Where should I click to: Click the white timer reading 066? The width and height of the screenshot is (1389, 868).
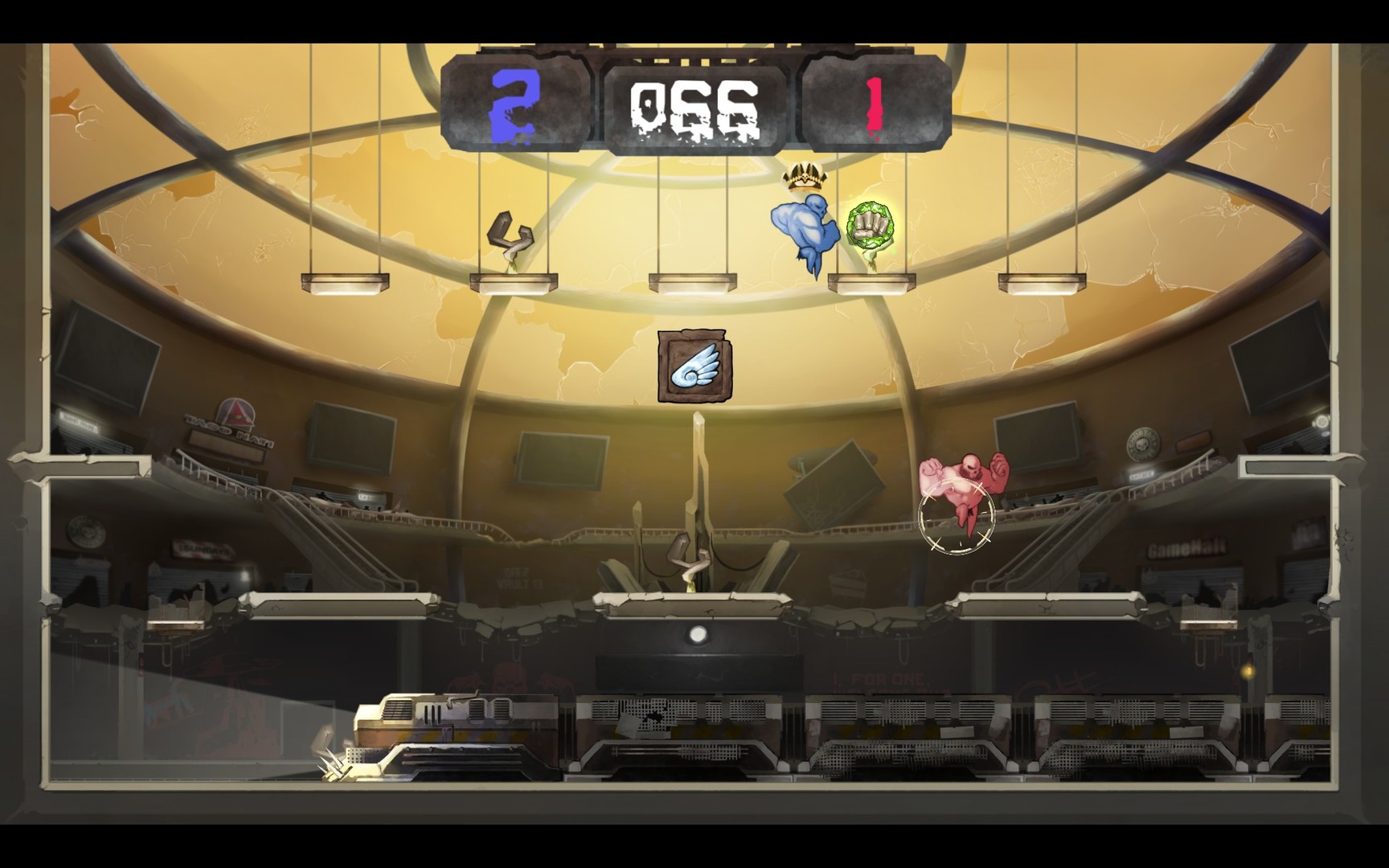693,103
